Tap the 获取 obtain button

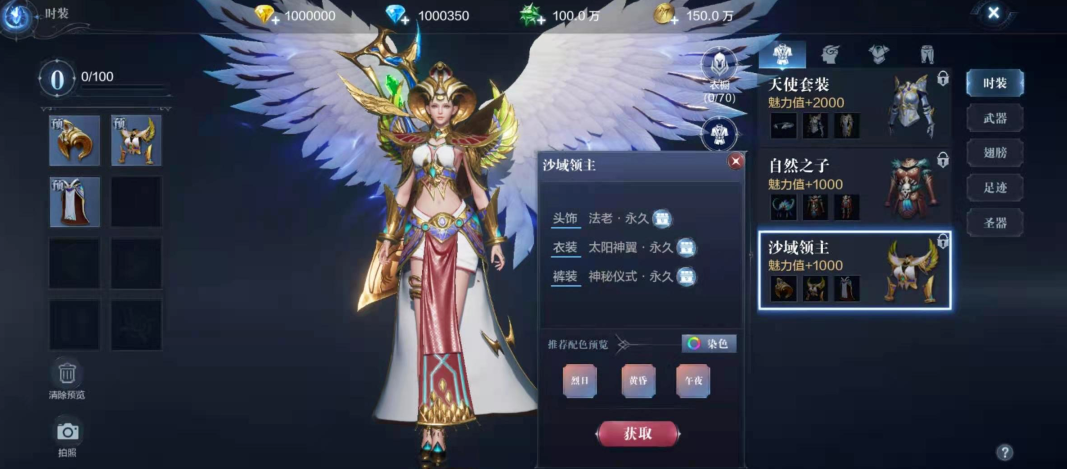(x=638, y=433)
